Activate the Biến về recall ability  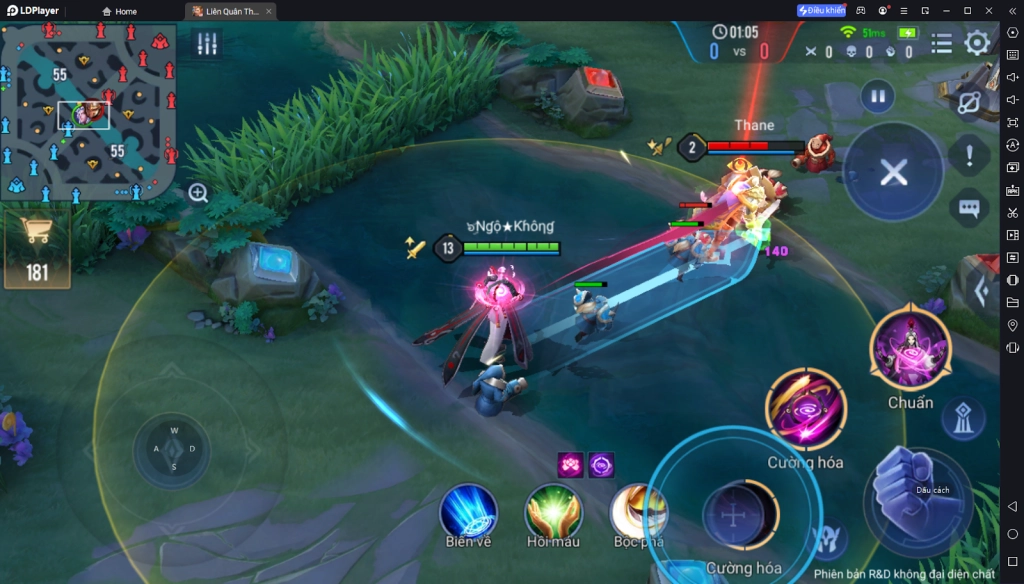click(x=468, y=512)
